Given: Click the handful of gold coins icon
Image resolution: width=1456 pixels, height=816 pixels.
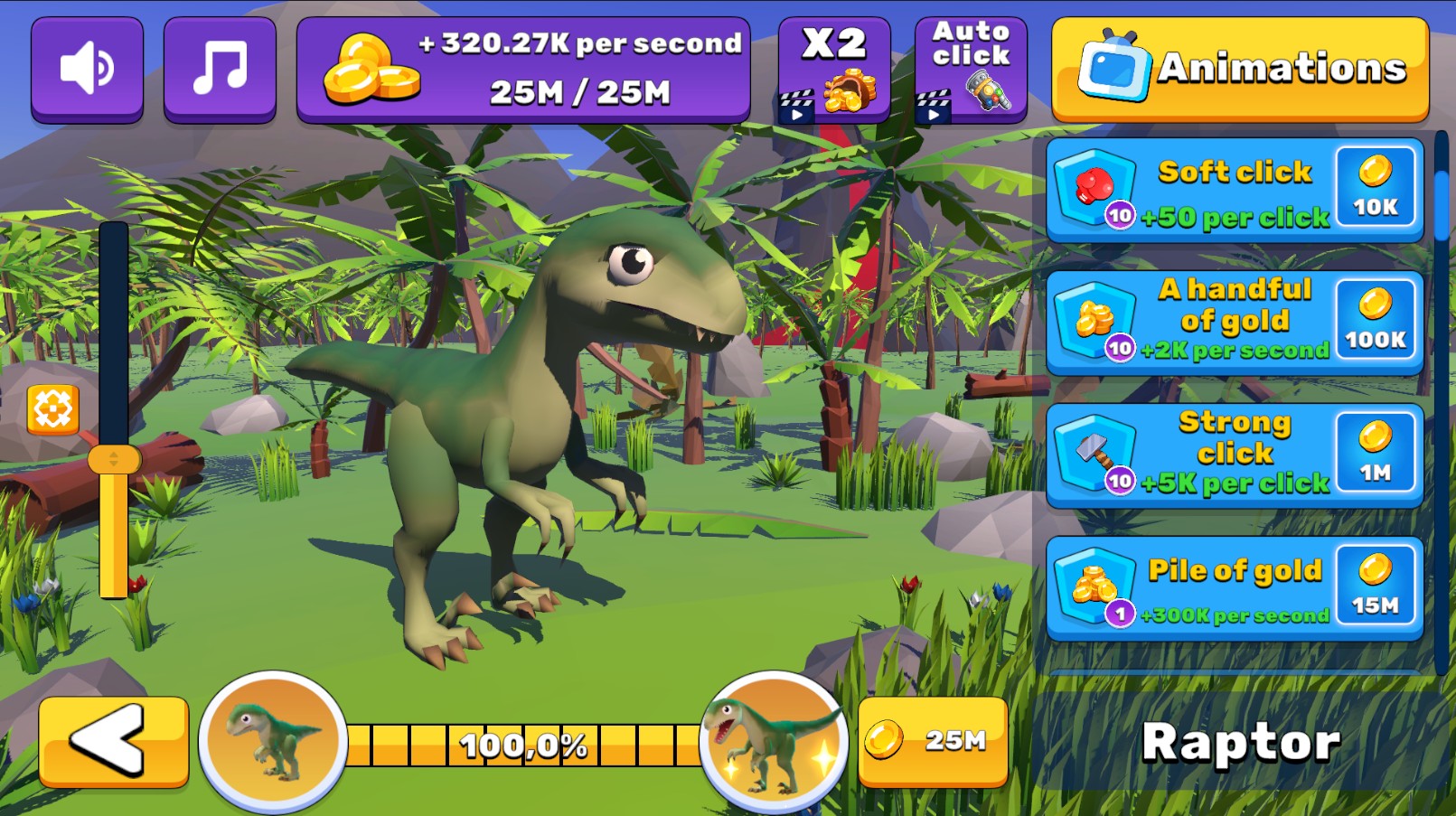Looking at the screenshot, I should pyautogui.click(x=1094, y=316).
